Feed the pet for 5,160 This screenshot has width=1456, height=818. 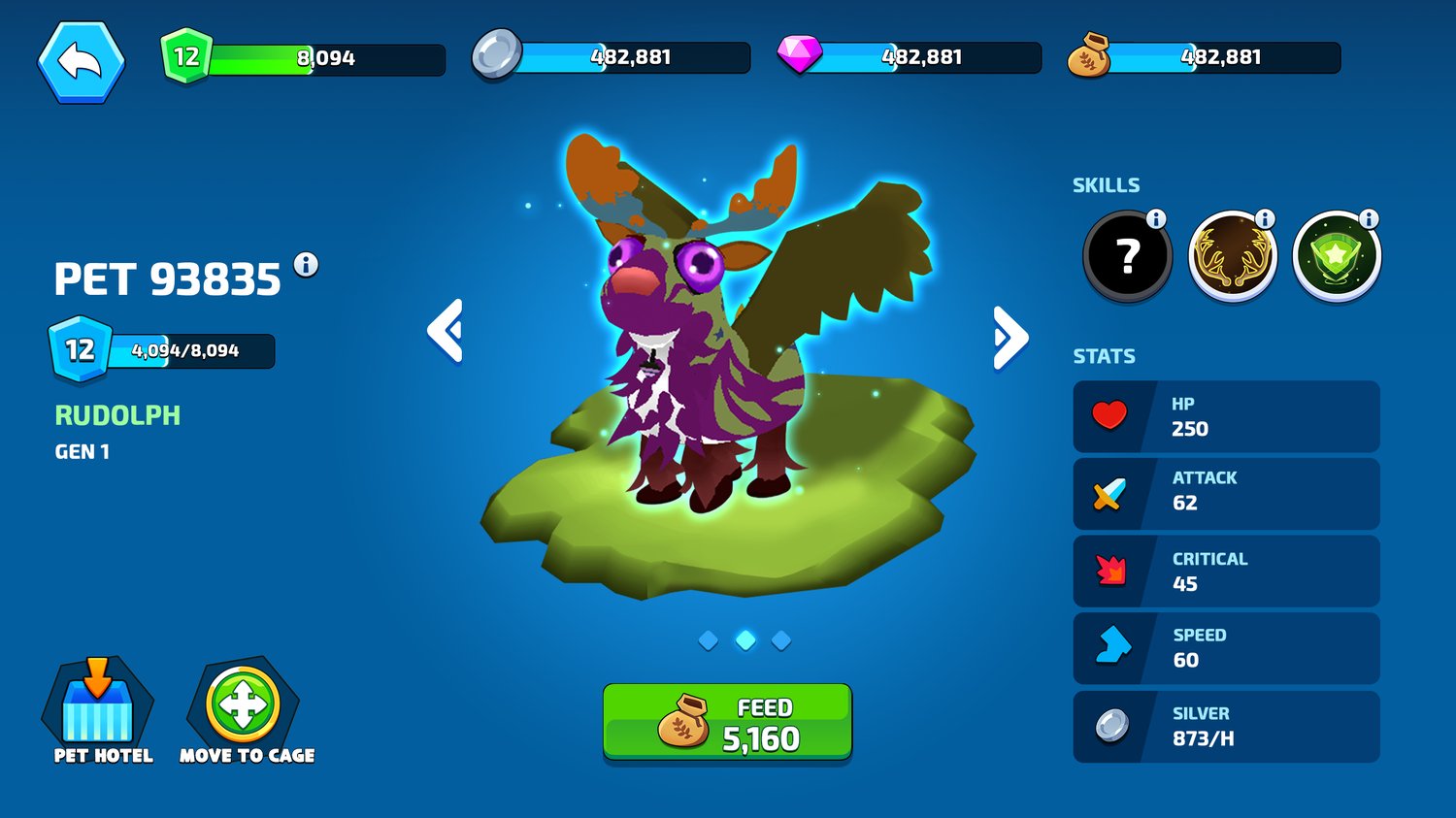click(x=726, y=722)
